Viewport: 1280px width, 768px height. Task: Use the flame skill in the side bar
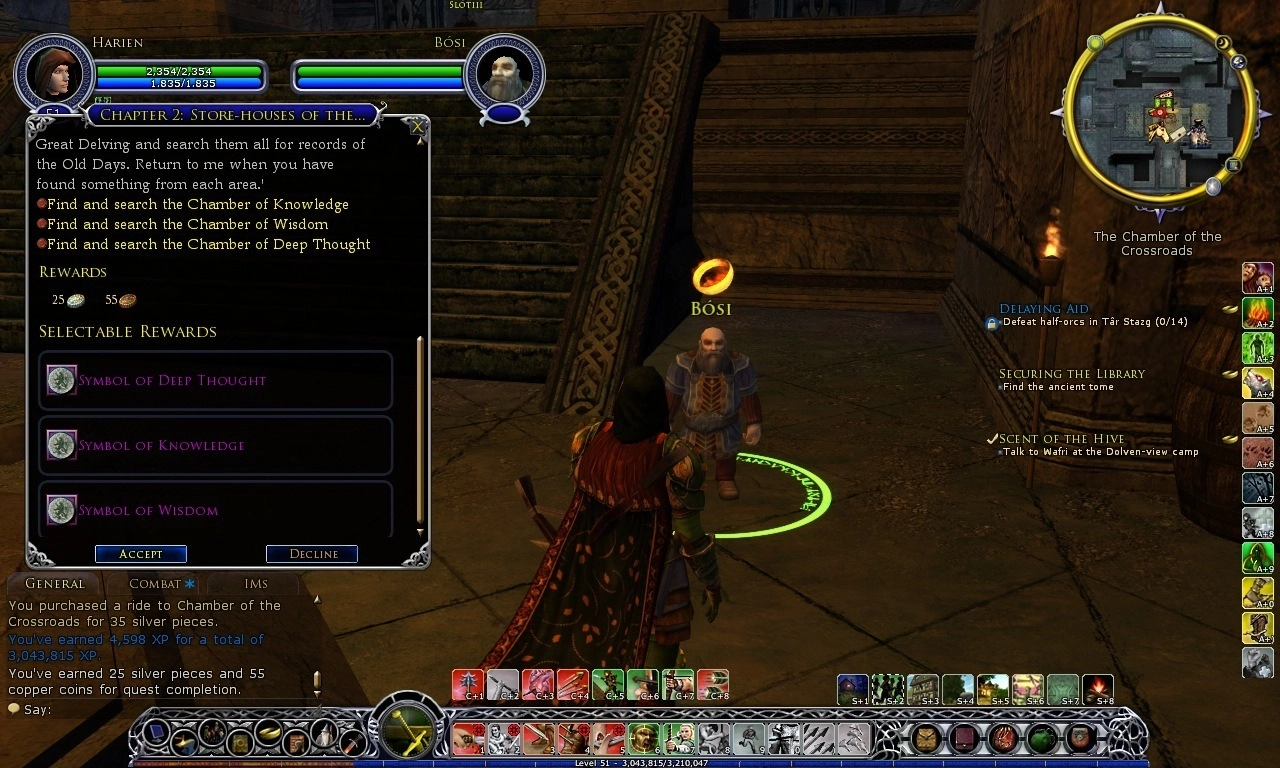1257,313
